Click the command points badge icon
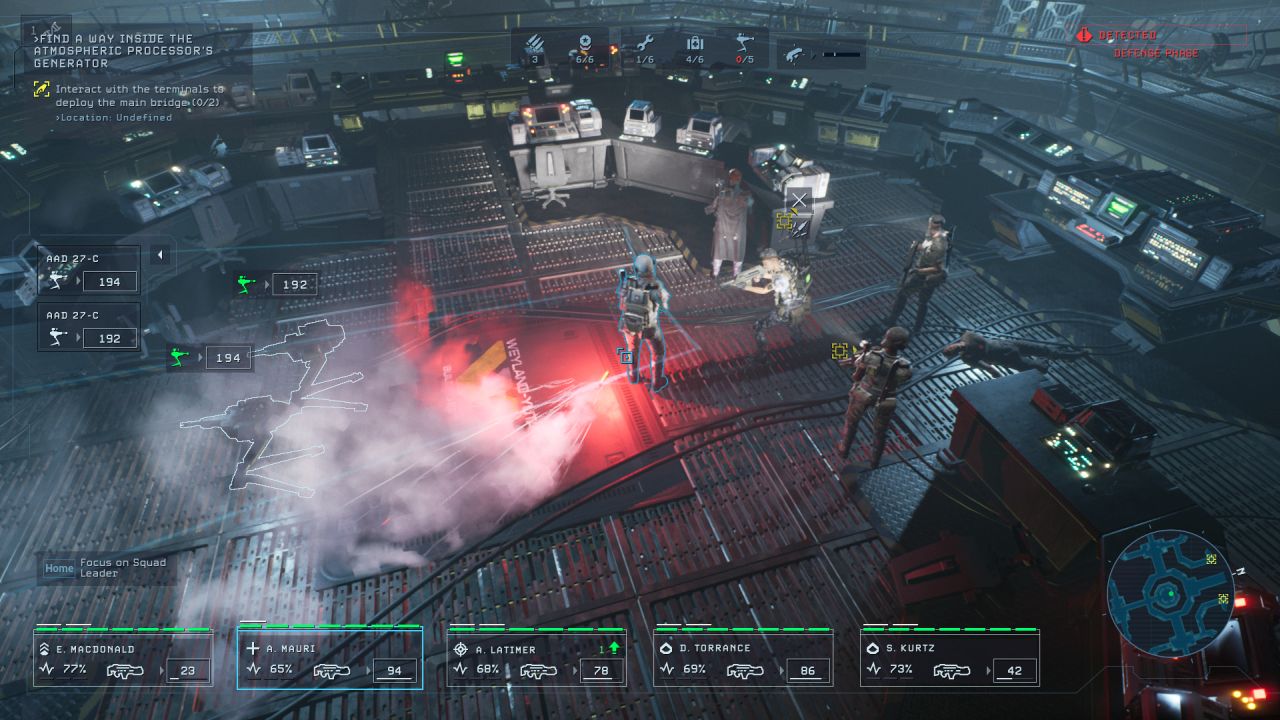Viewport: 1280px width, 720px height. pos(583,45)
